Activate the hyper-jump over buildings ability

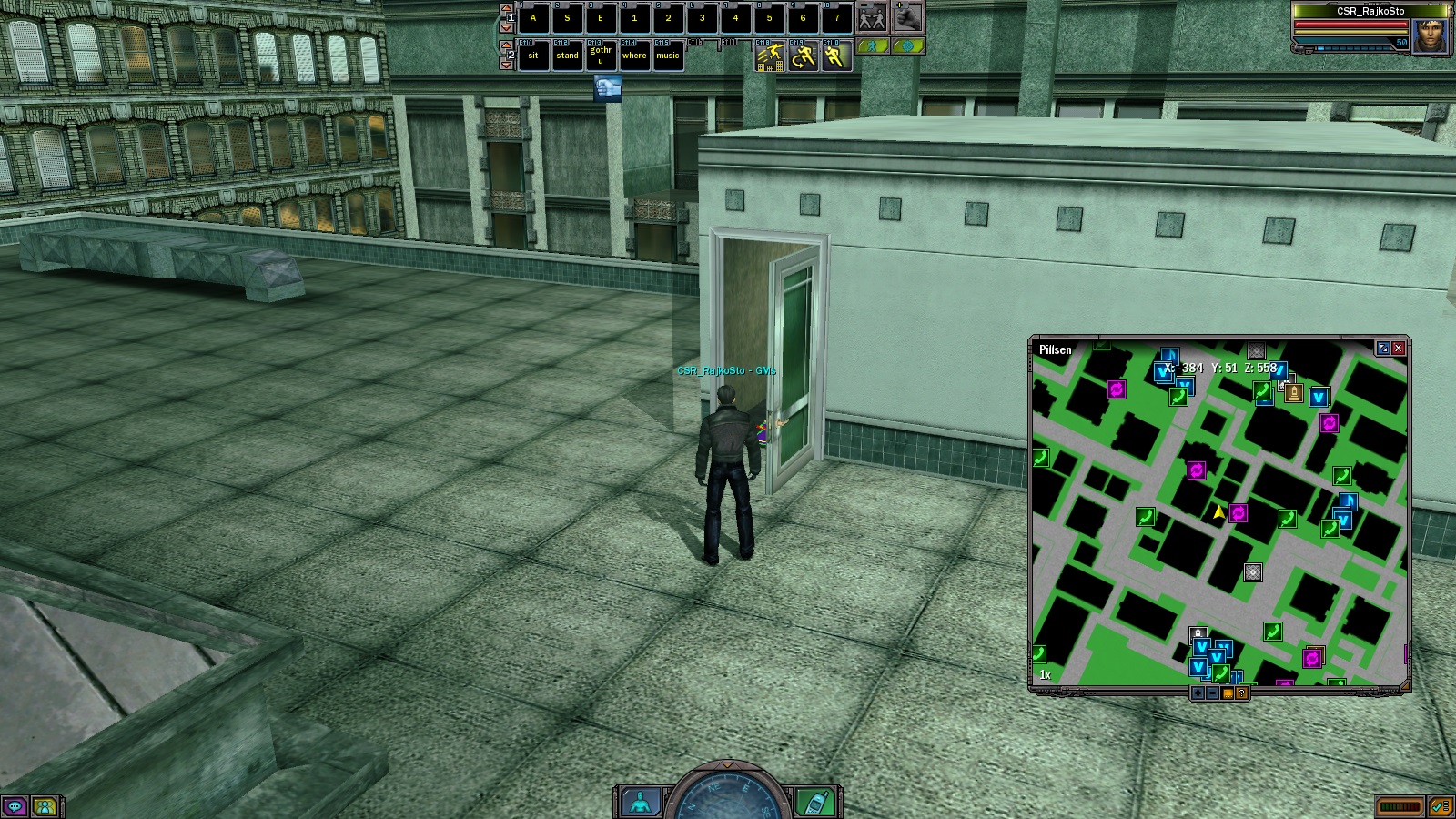click(770, 57)
